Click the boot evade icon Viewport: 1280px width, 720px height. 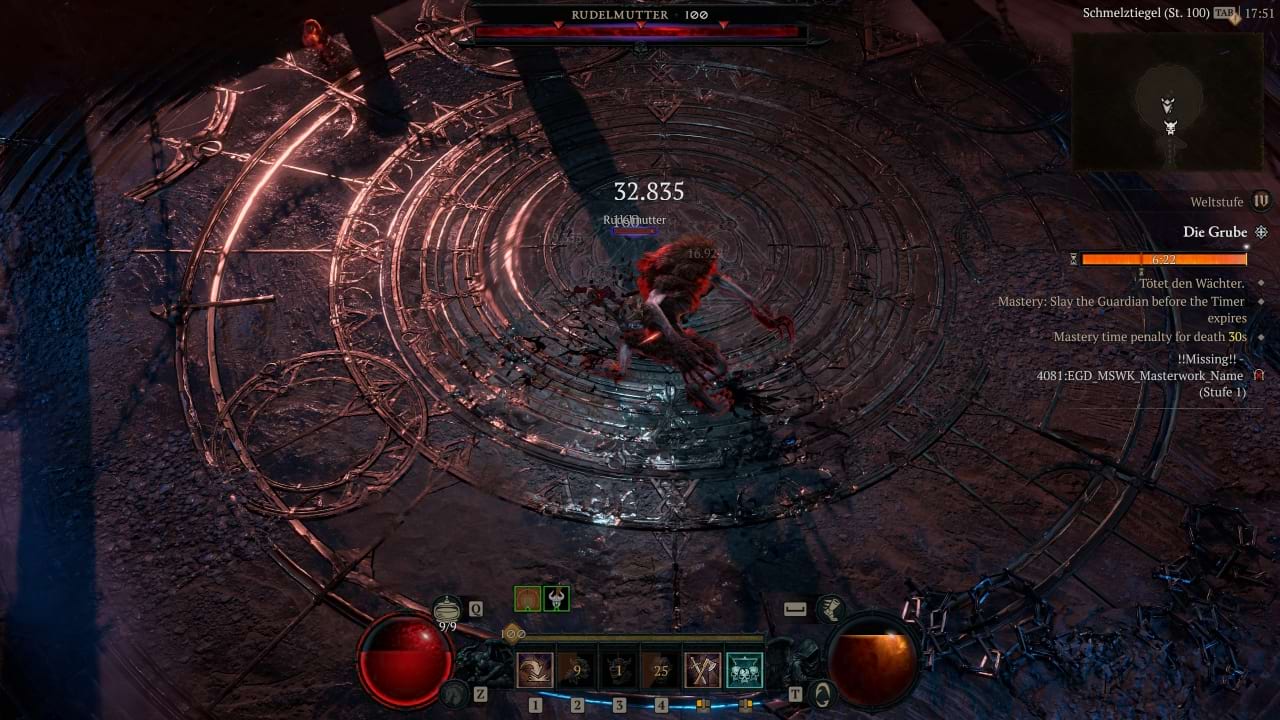(829, 607)
